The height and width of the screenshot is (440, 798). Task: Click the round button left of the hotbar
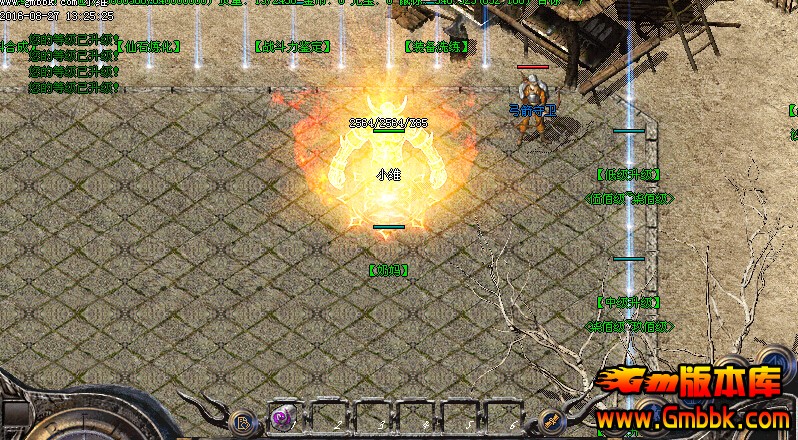point(242,421)
